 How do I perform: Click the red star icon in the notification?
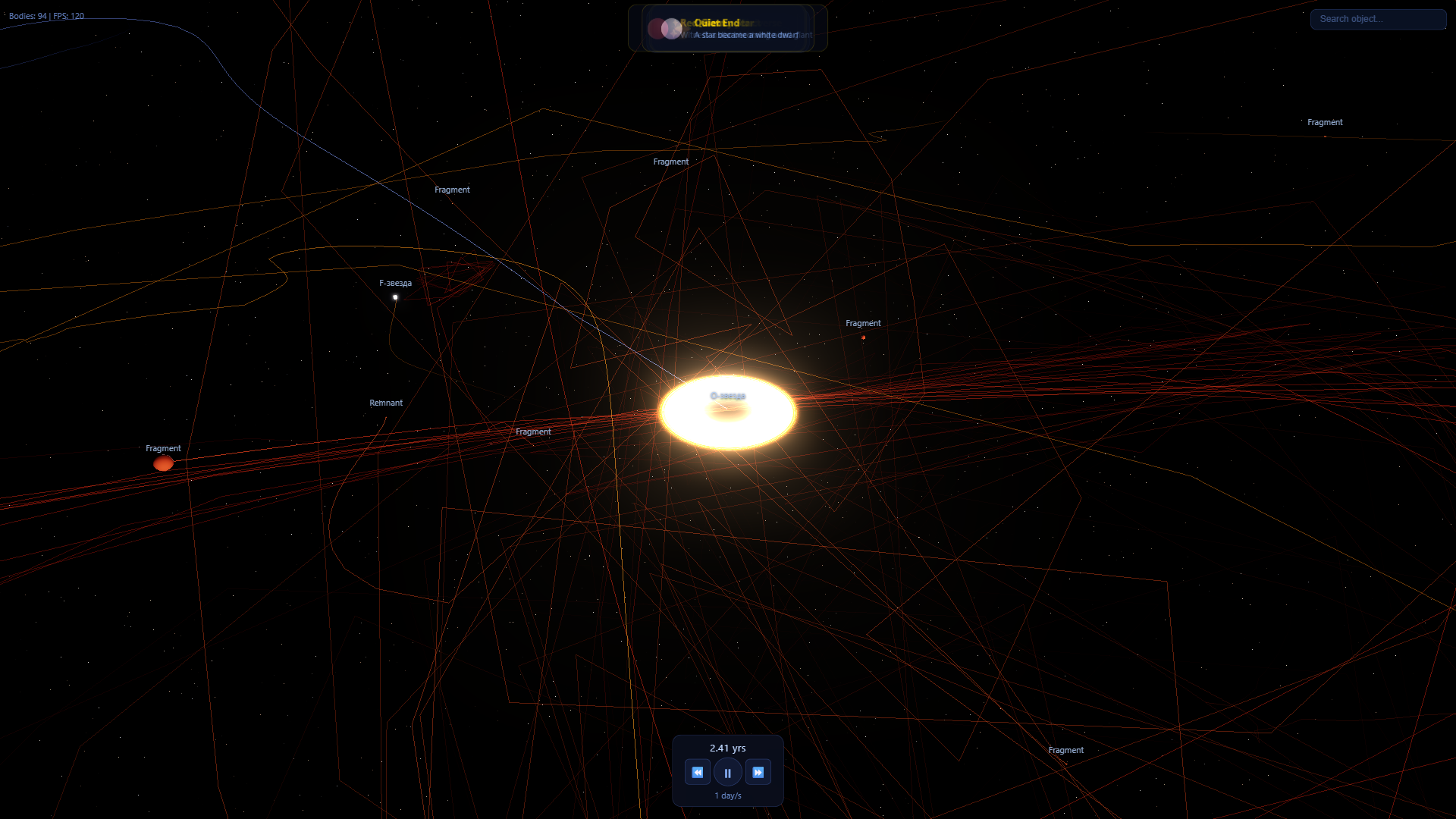tap(657, 28)
